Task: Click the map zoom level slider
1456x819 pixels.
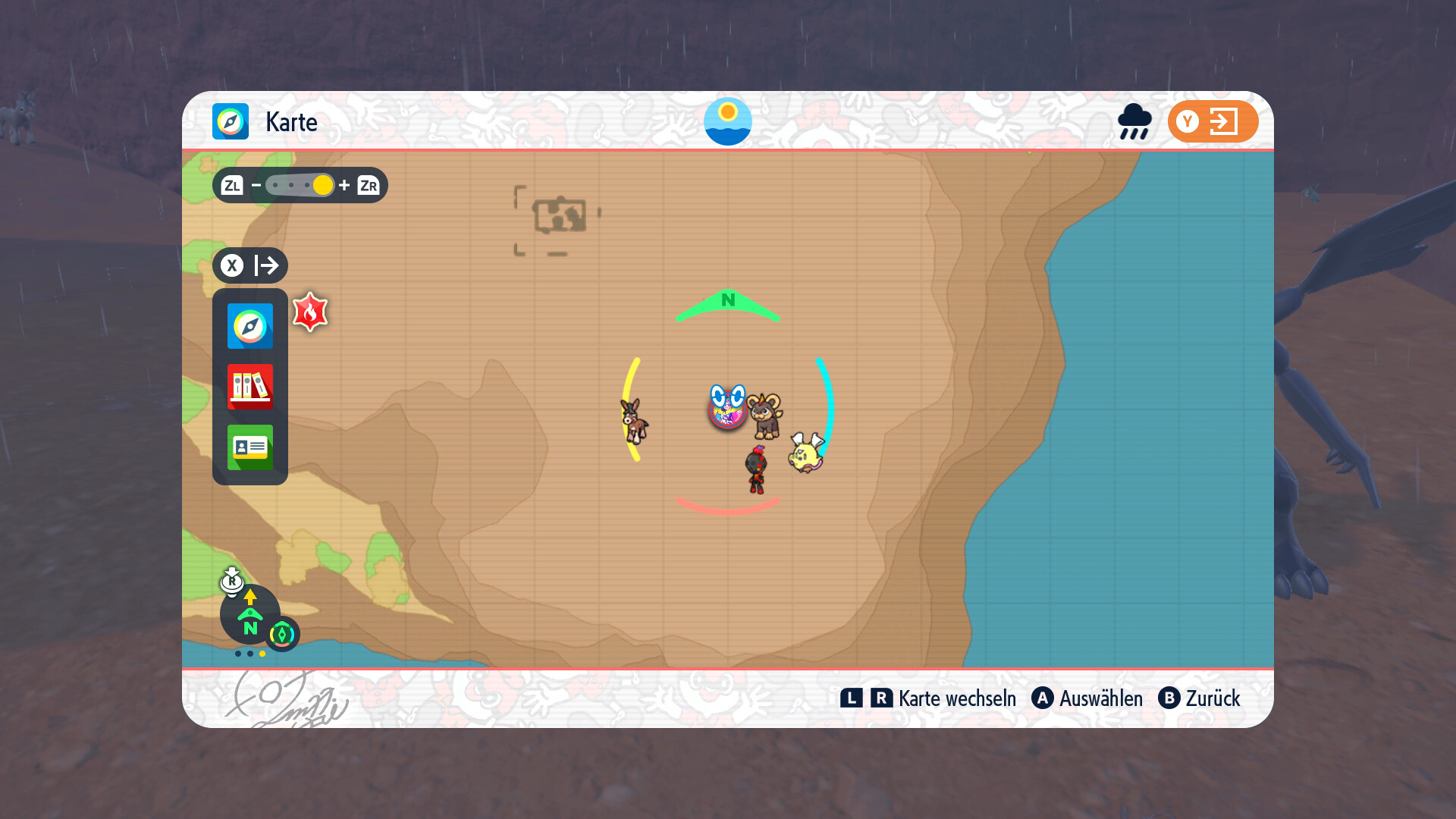Action: tap(300, 185)
